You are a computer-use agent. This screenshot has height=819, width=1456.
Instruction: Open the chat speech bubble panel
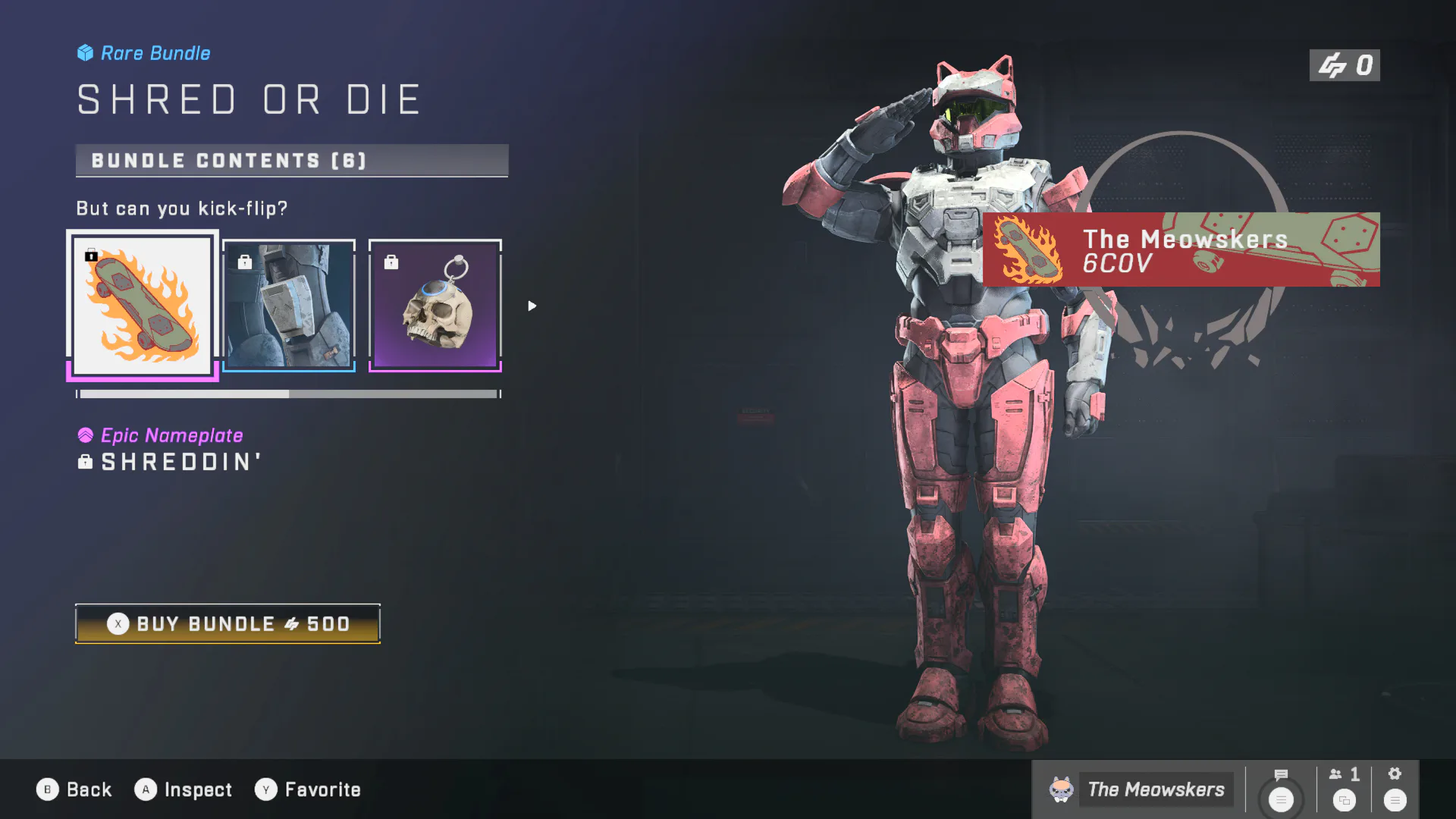[x=1281, y=789]
